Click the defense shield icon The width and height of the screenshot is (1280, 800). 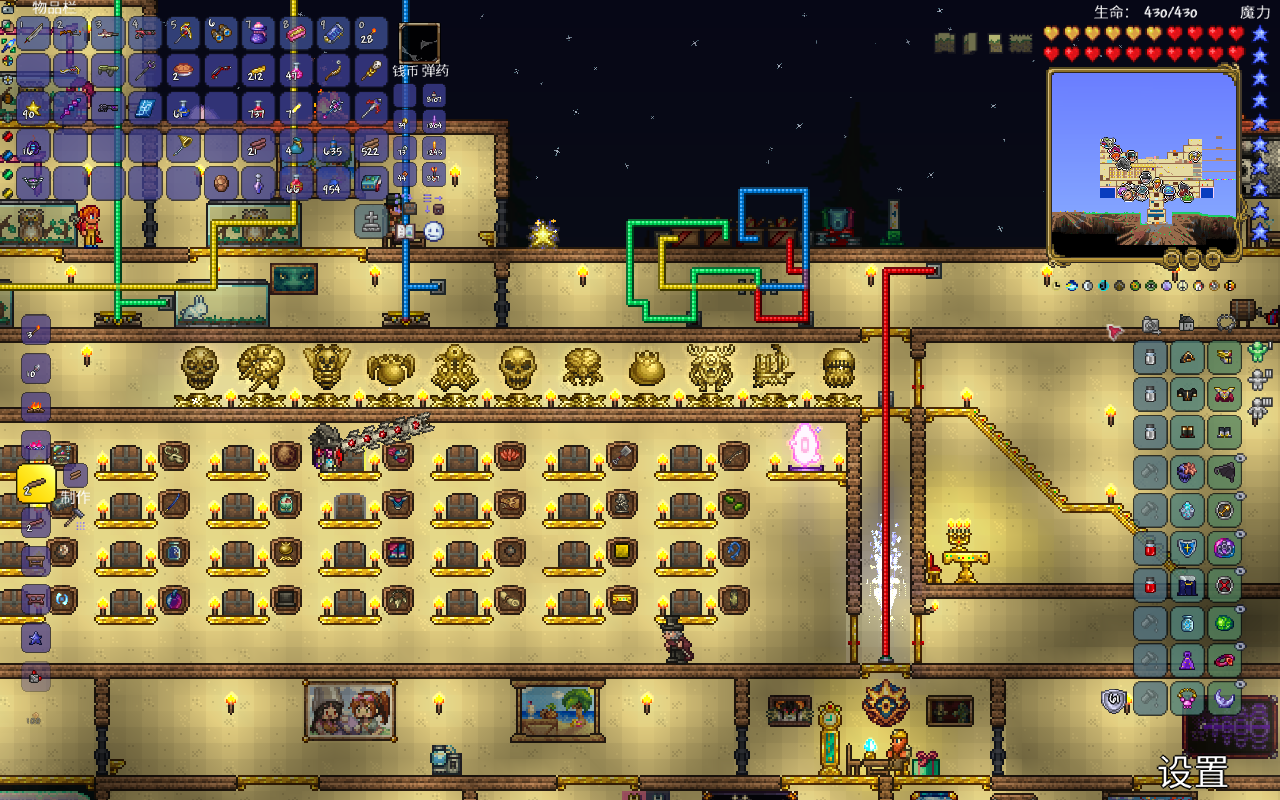1114,701
